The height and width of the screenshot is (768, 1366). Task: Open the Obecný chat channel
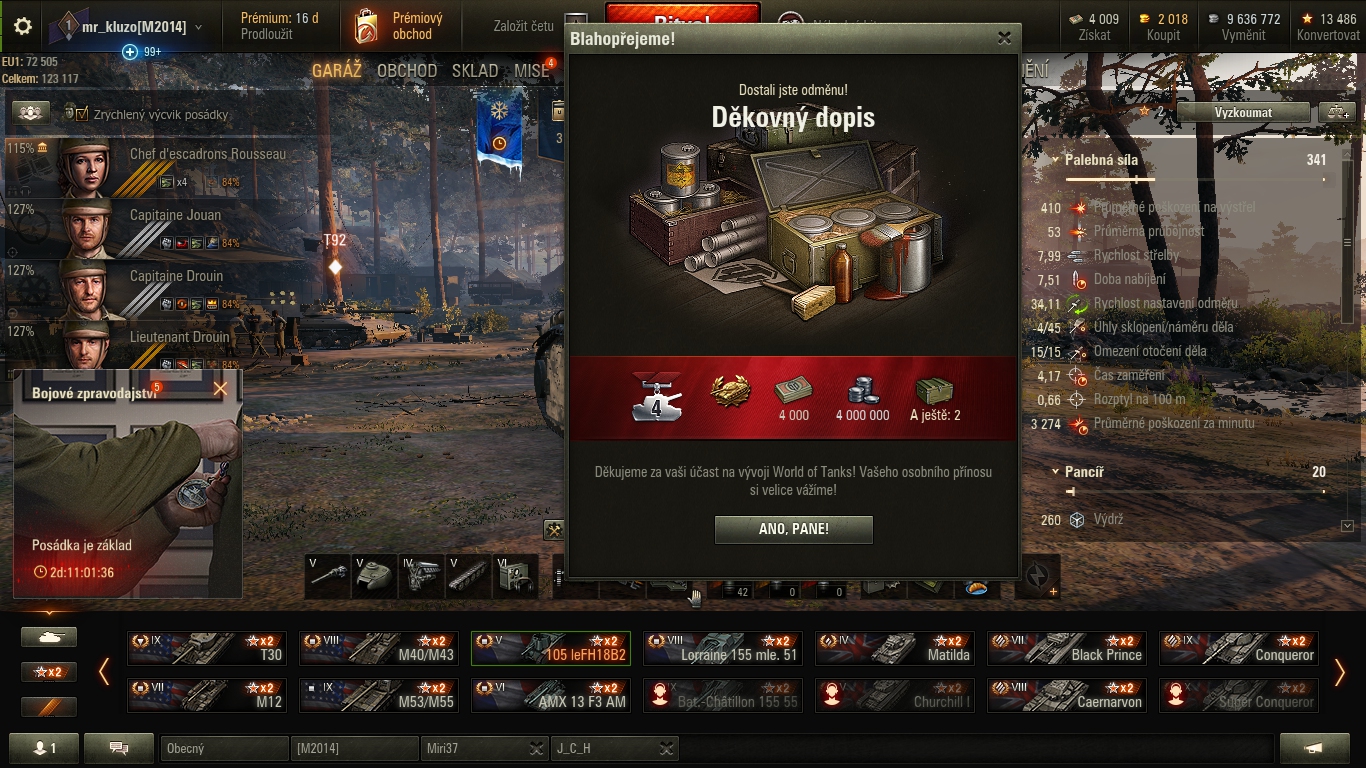[x=223, y=748]
